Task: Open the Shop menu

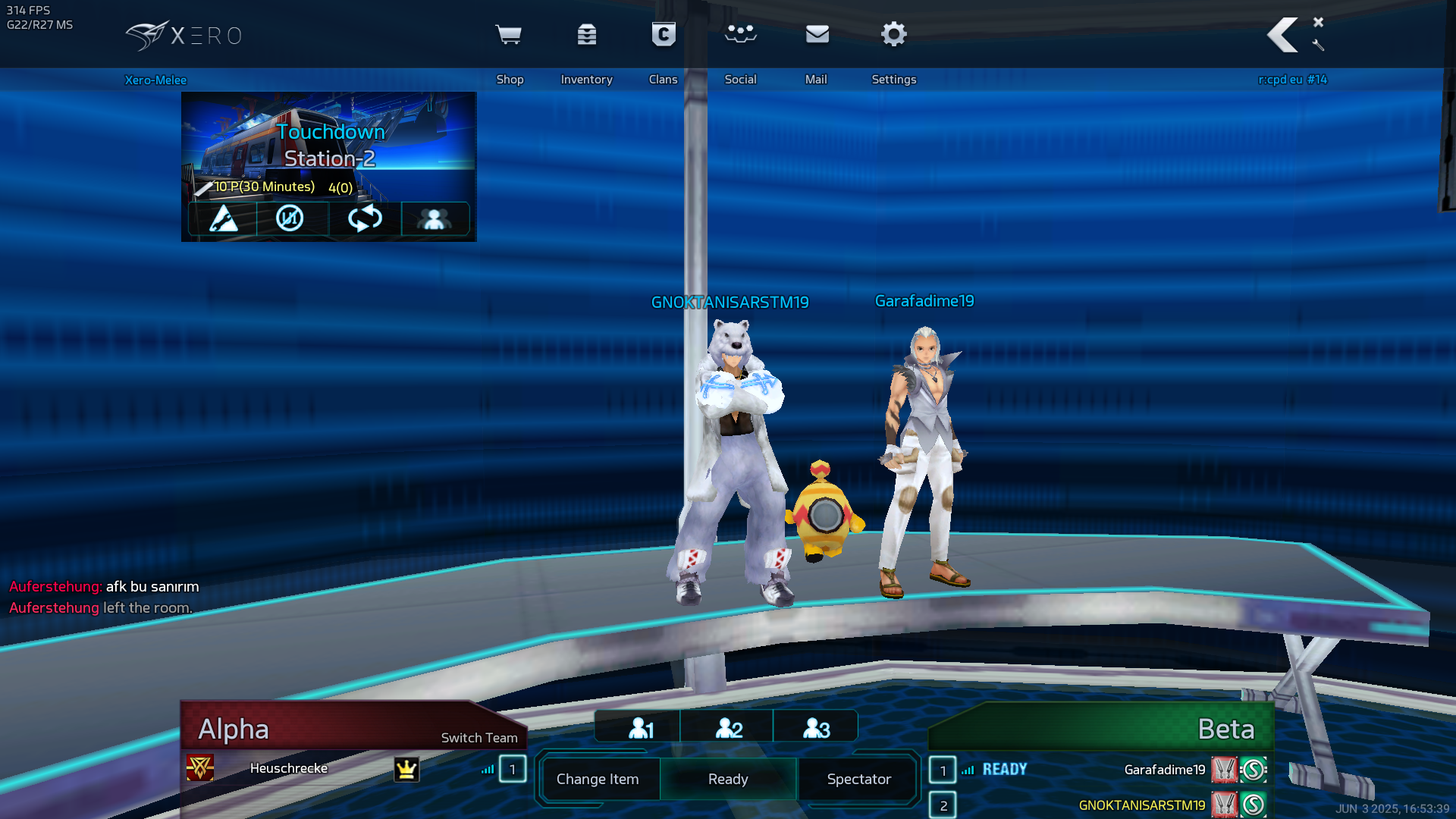Action: [x=509, y=36]
